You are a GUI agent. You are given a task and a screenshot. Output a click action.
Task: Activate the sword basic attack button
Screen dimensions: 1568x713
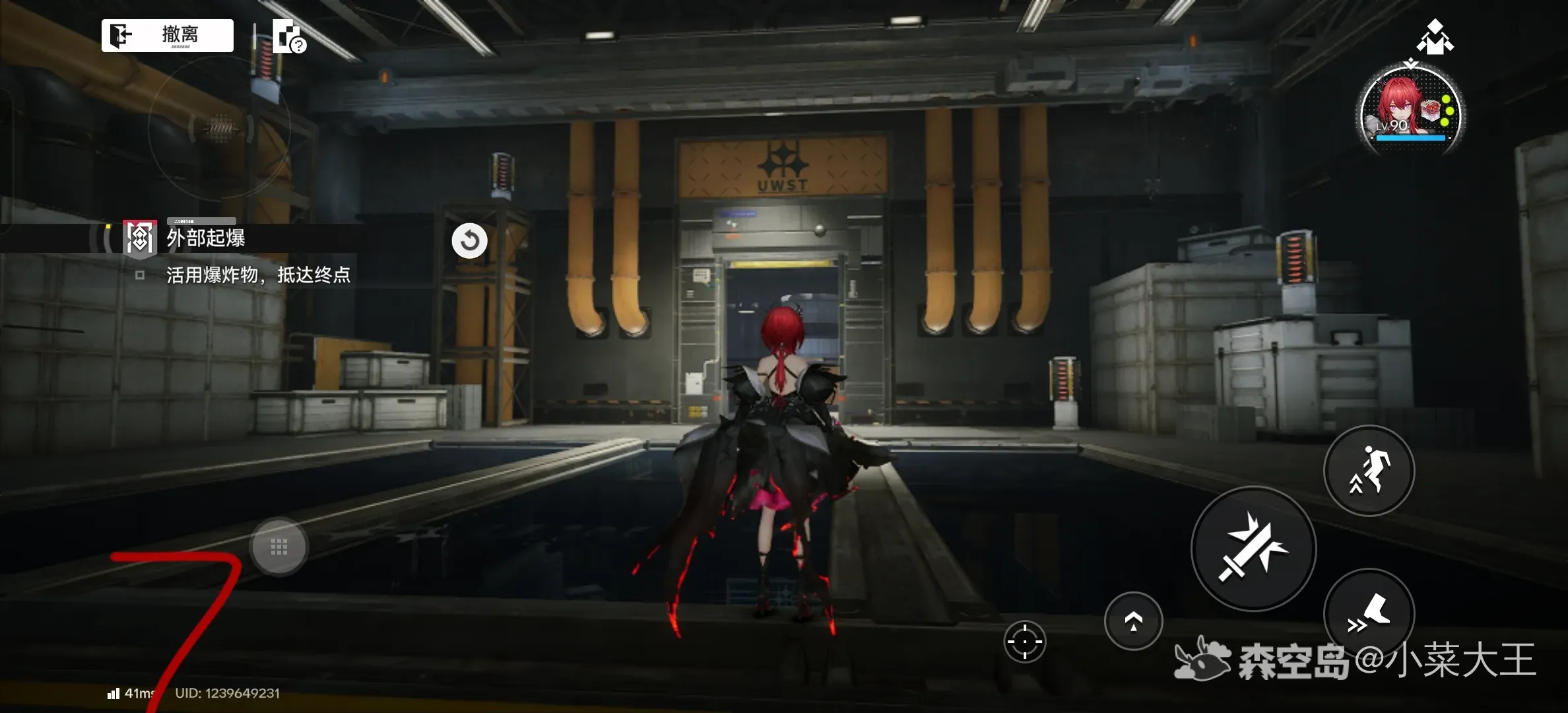point(1253,549)
